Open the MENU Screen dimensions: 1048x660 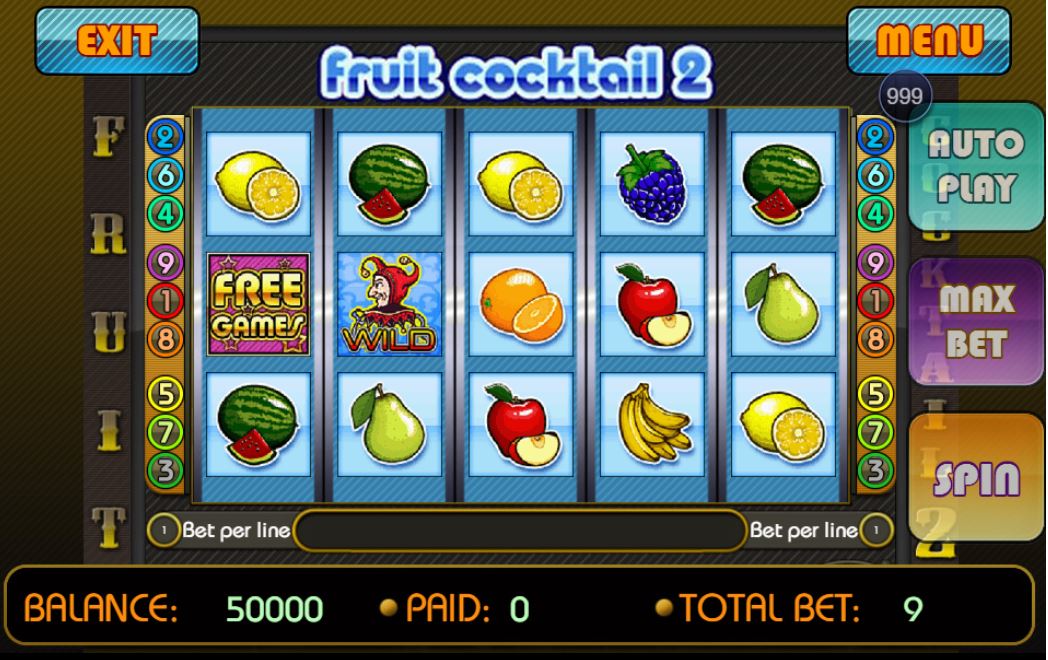pos(929,41)
